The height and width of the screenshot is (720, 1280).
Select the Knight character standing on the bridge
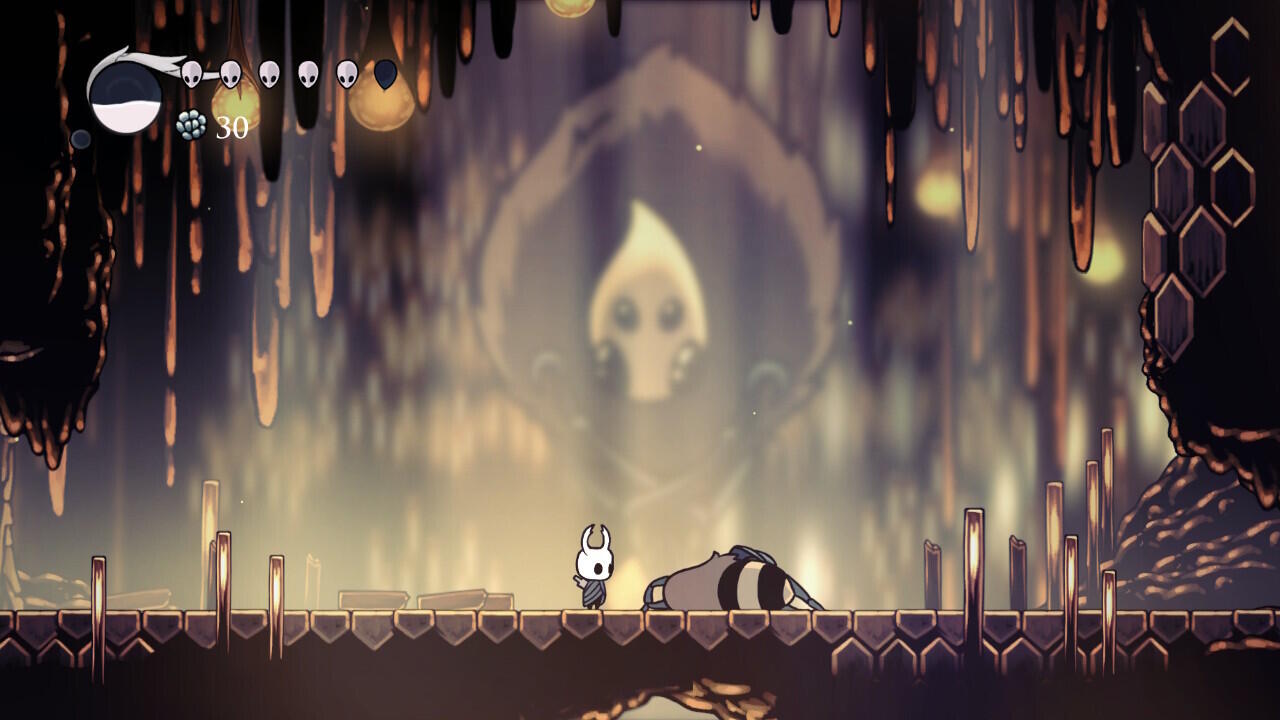click(x=594, y=570)
